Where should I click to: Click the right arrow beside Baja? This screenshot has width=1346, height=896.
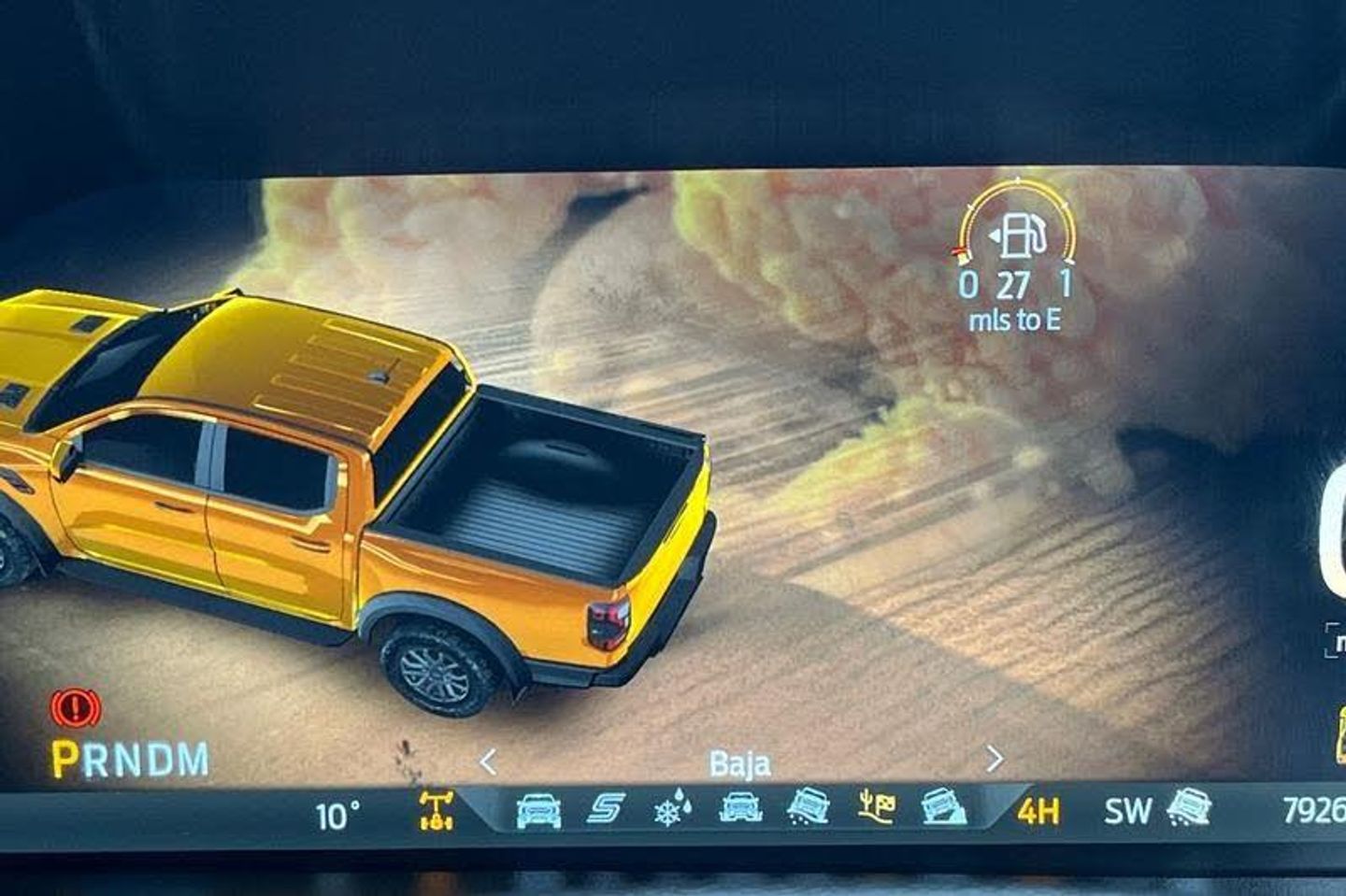point(995,759)
